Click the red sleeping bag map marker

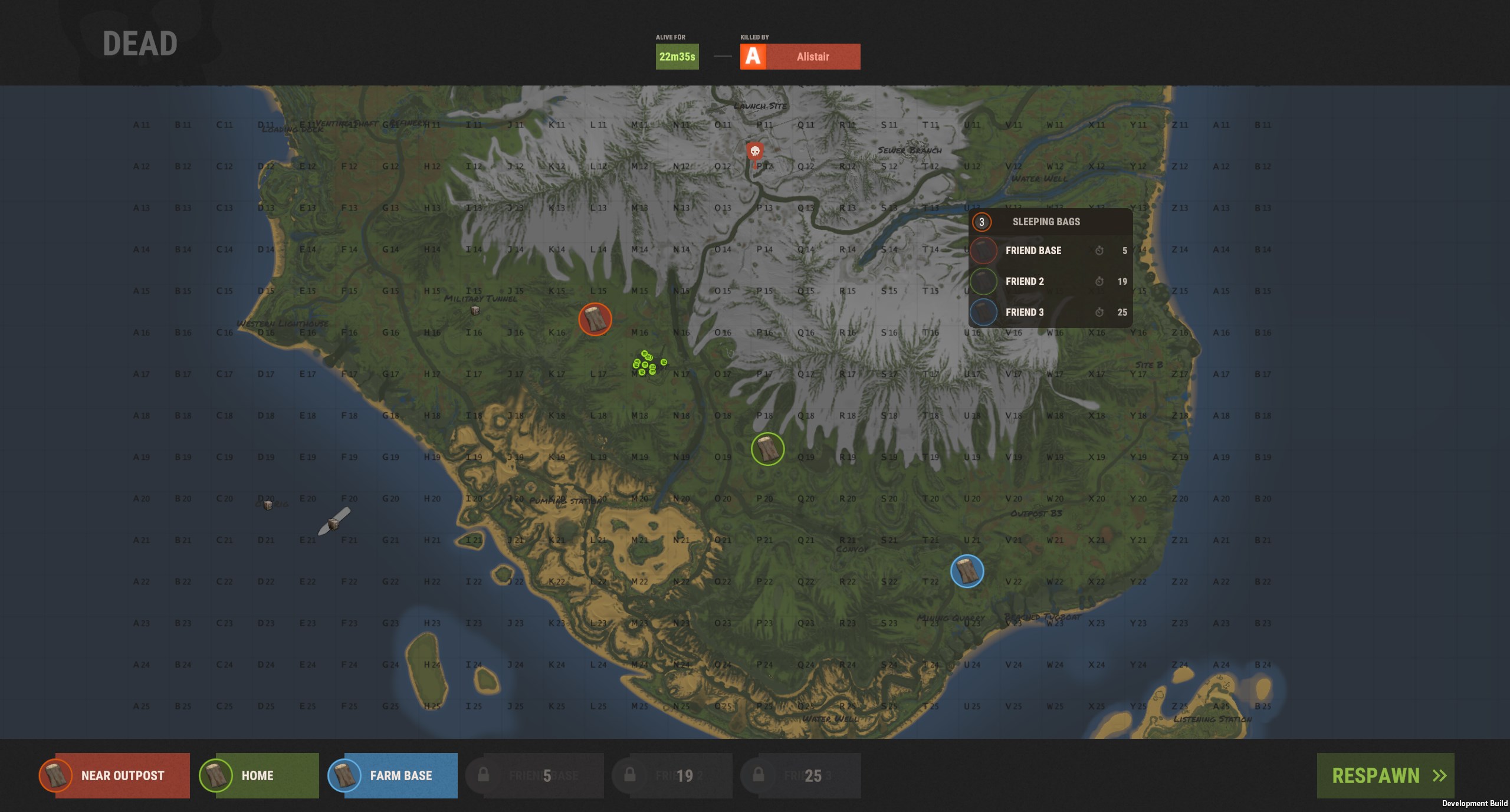click(595, 319)
